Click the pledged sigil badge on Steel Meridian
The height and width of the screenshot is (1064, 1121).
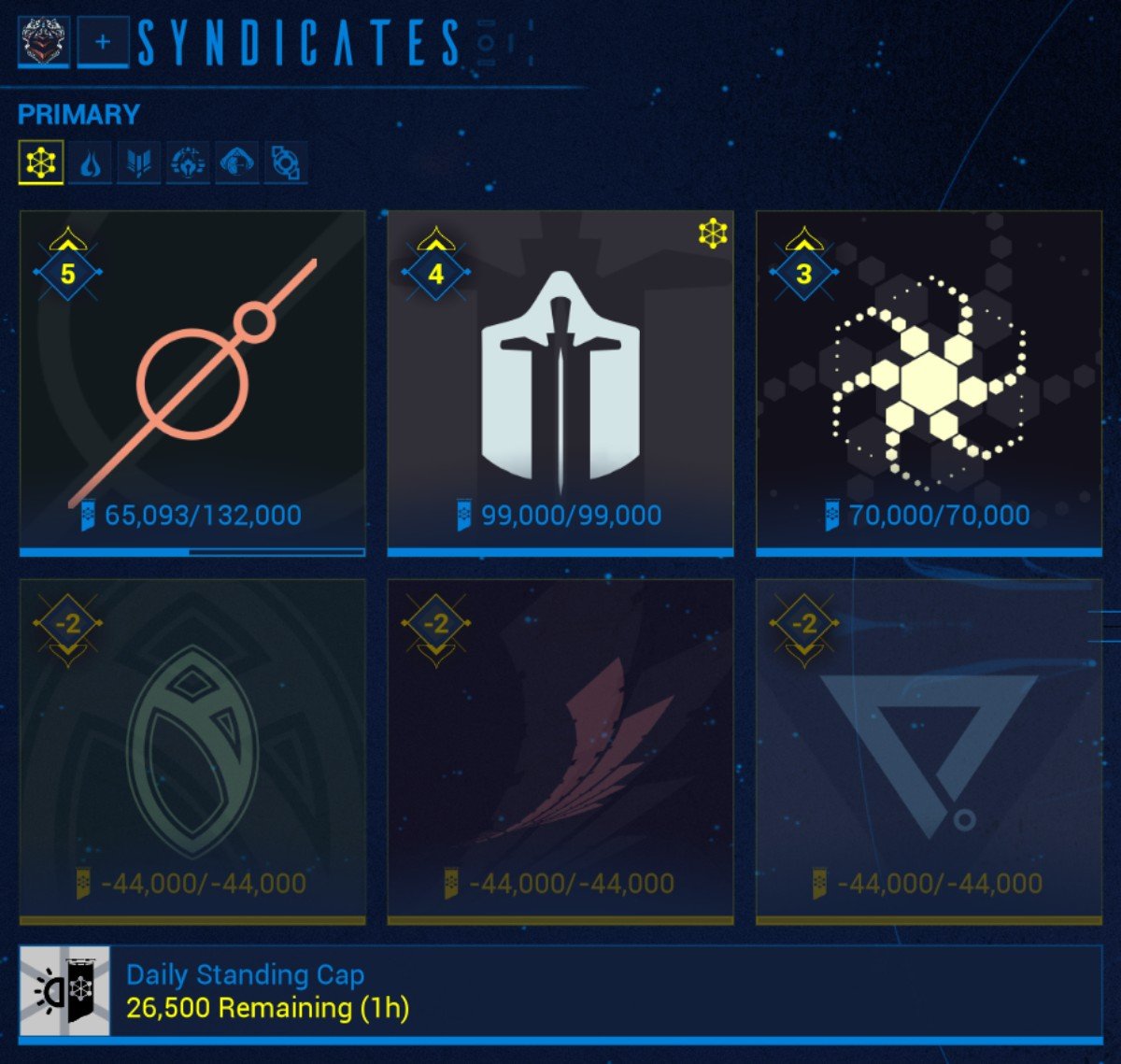713,234
